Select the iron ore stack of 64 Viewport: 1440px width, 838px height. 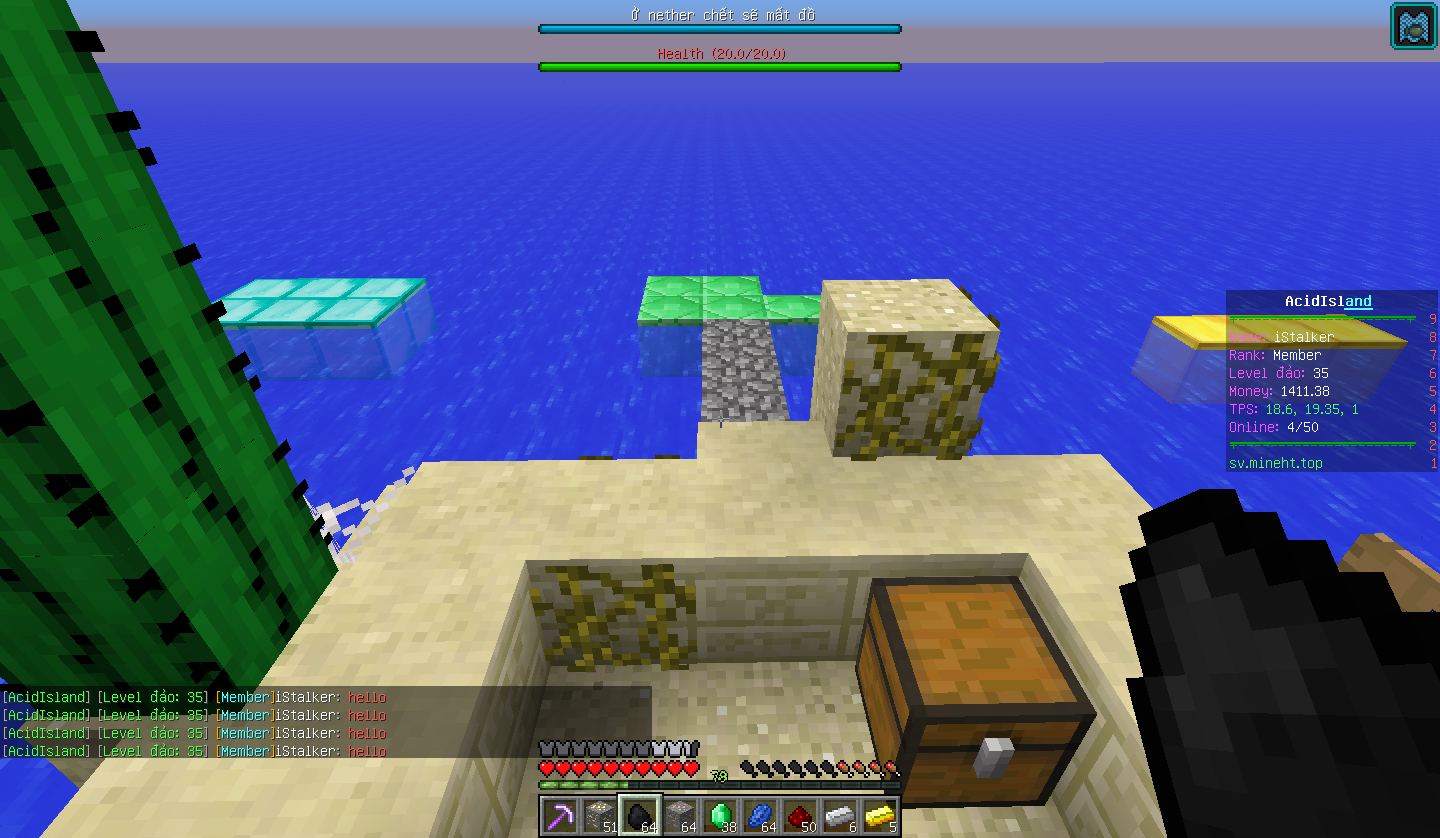click(679, 816)
